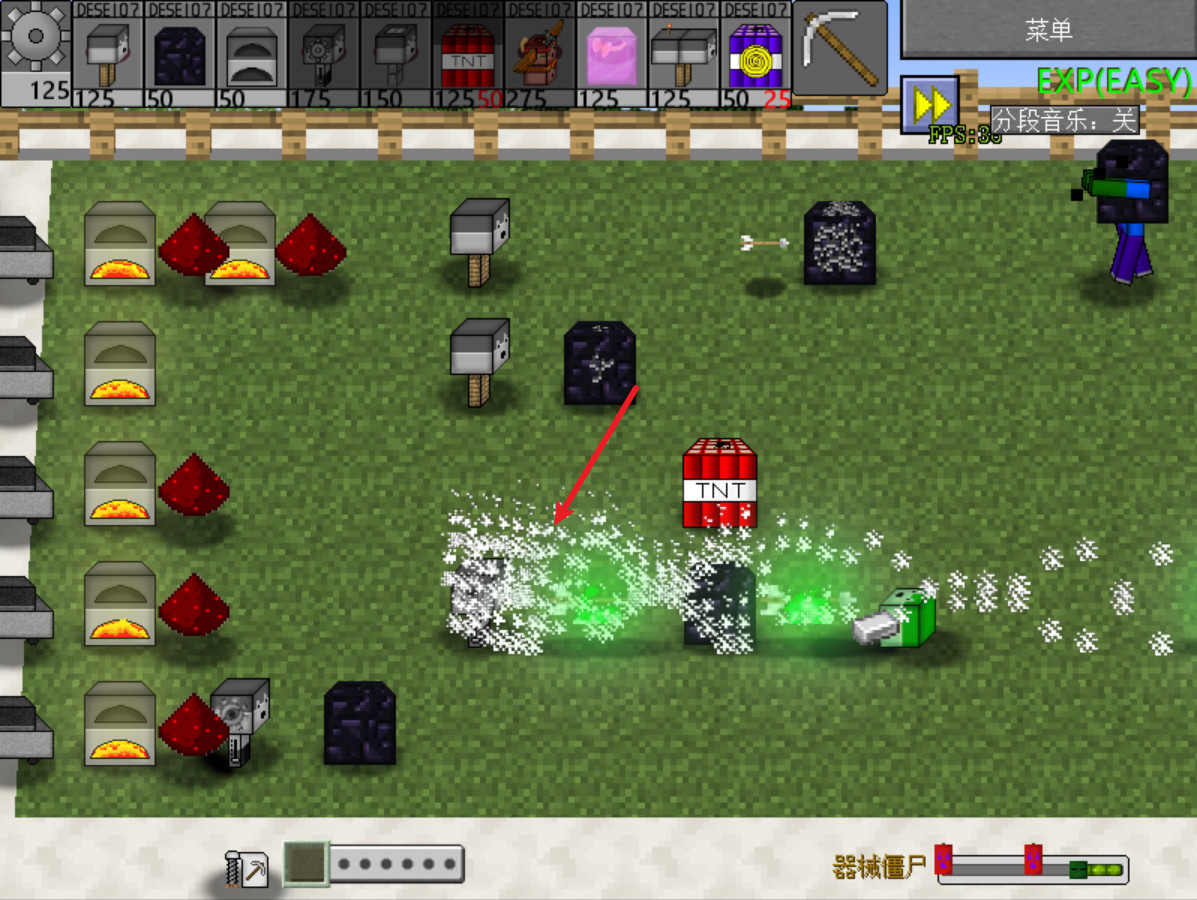Choose the card costing 275

tap(540, 54)
